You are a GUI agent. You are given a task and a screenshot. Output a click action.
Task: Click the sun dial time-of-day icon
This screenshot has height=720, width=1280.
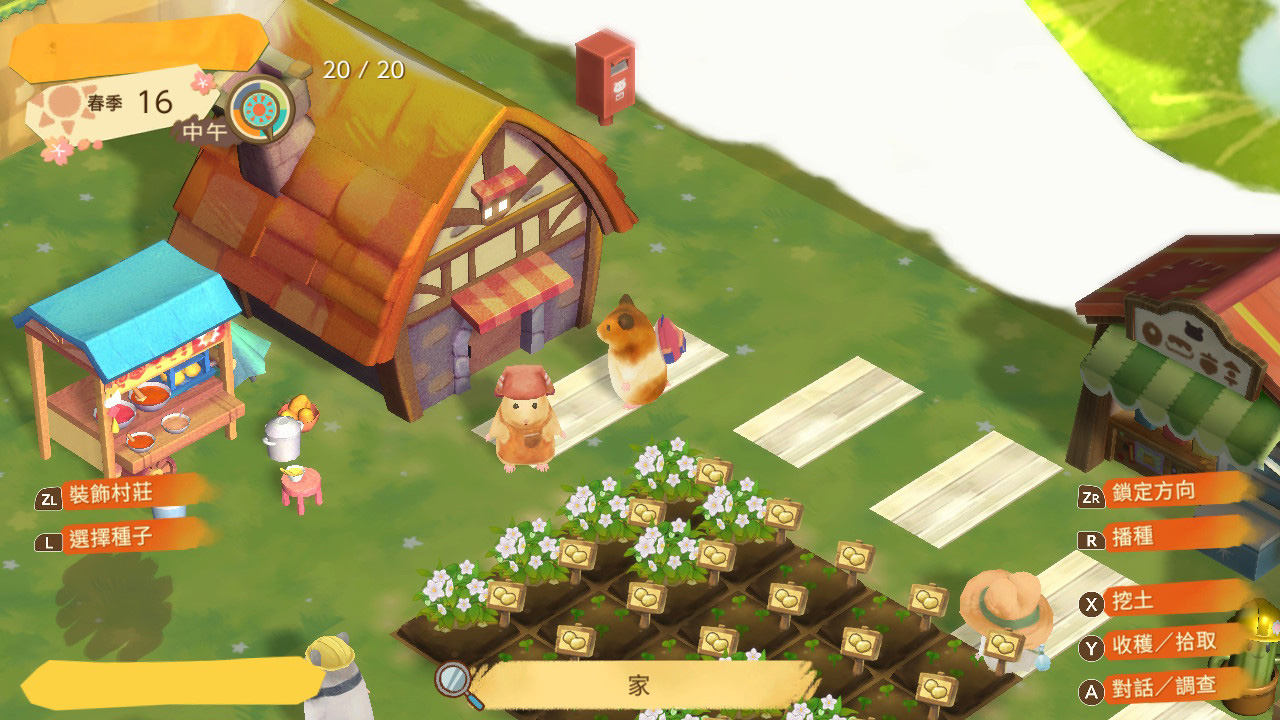point(261,109)
